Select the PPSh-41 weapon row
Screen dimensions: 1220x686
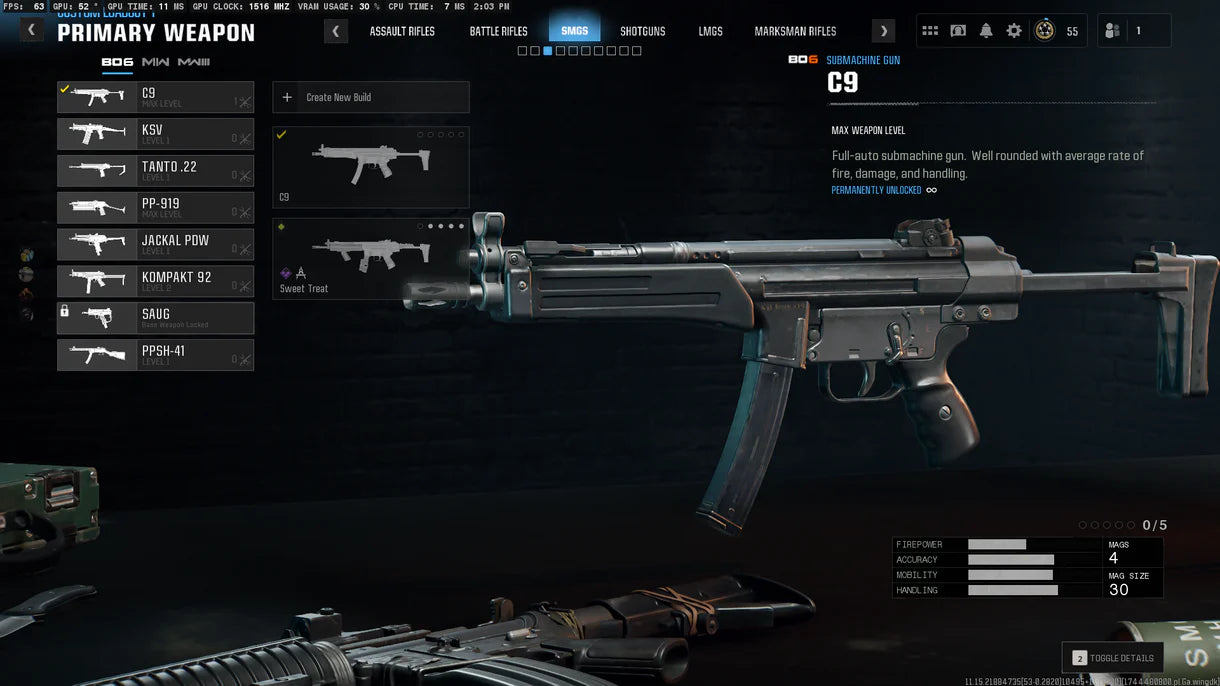(155, 355)
